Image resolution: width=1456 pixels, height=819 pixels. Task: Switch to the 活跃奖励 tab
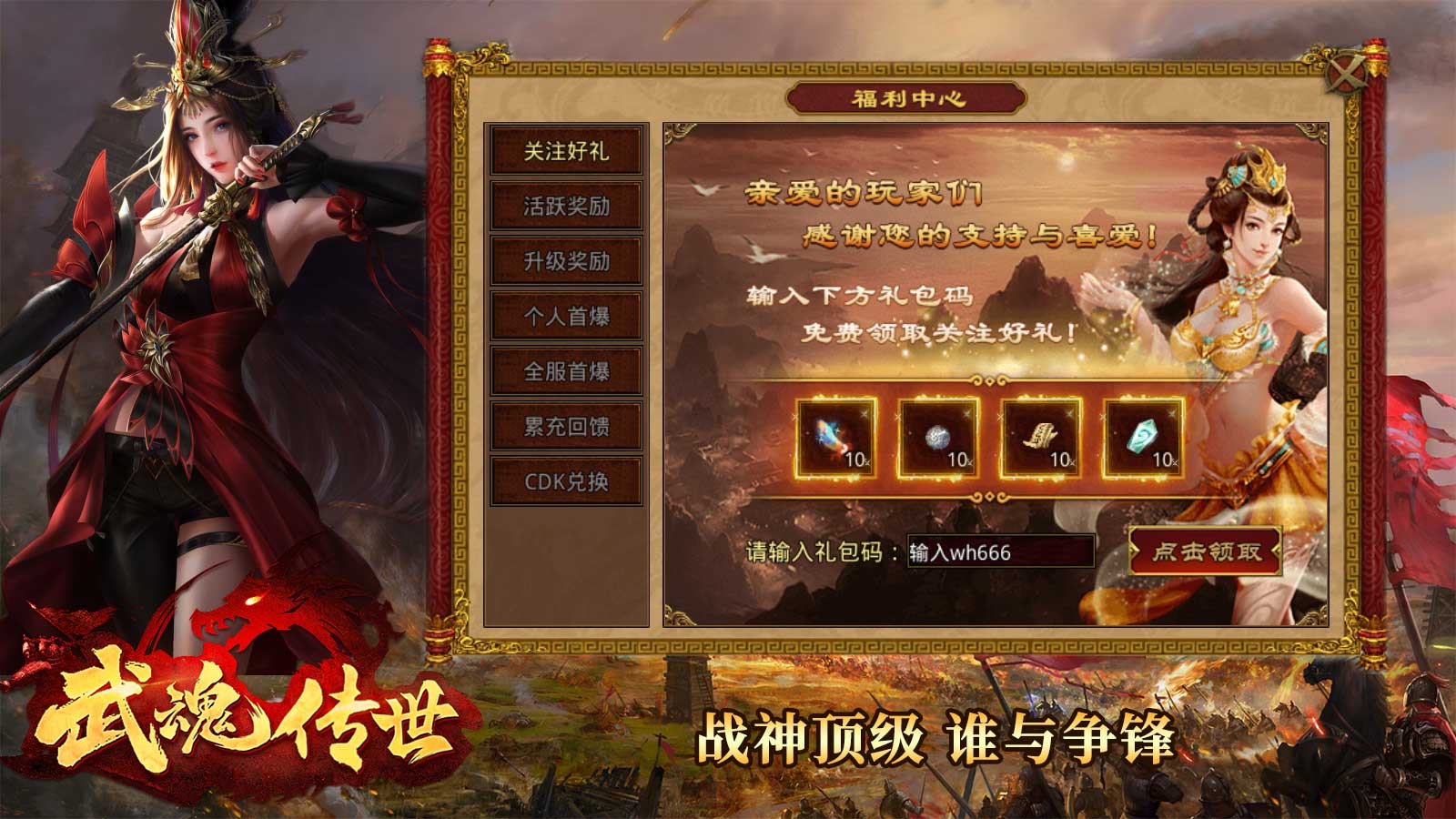[x=568, y=206]
